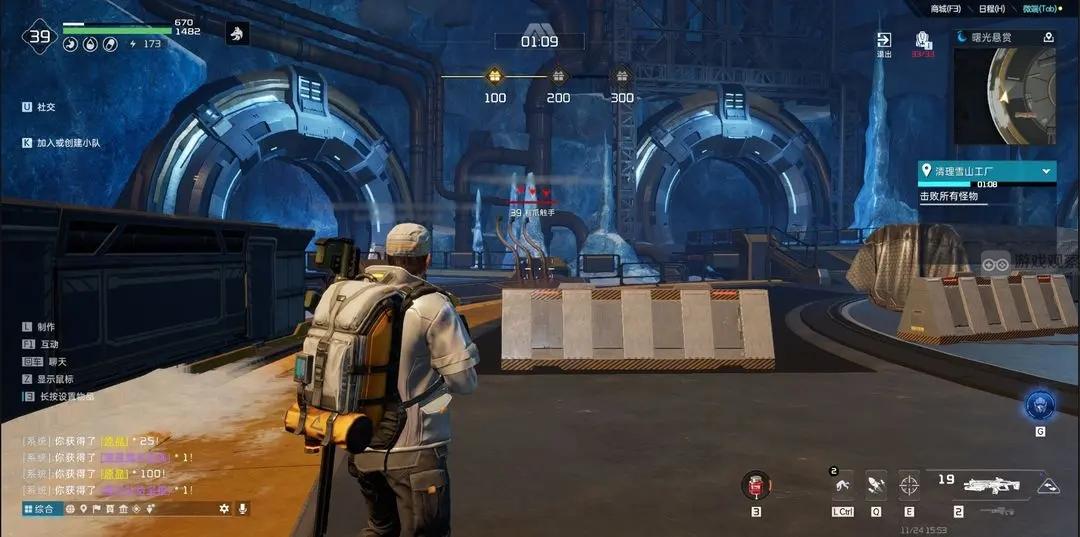Select the equipped assault rifle slot
Image resolution: width=1080 pixels, height=537 pixels.
coord(990,485)
